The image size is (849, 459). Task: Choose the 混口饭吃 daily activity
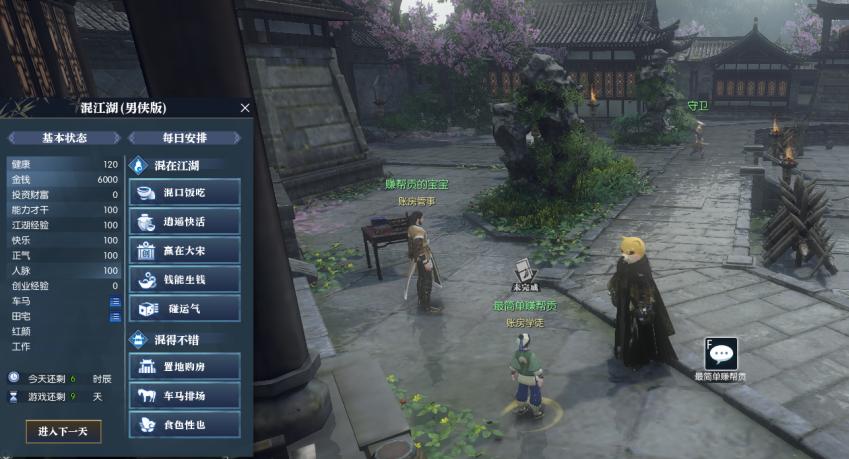(185, 192)
